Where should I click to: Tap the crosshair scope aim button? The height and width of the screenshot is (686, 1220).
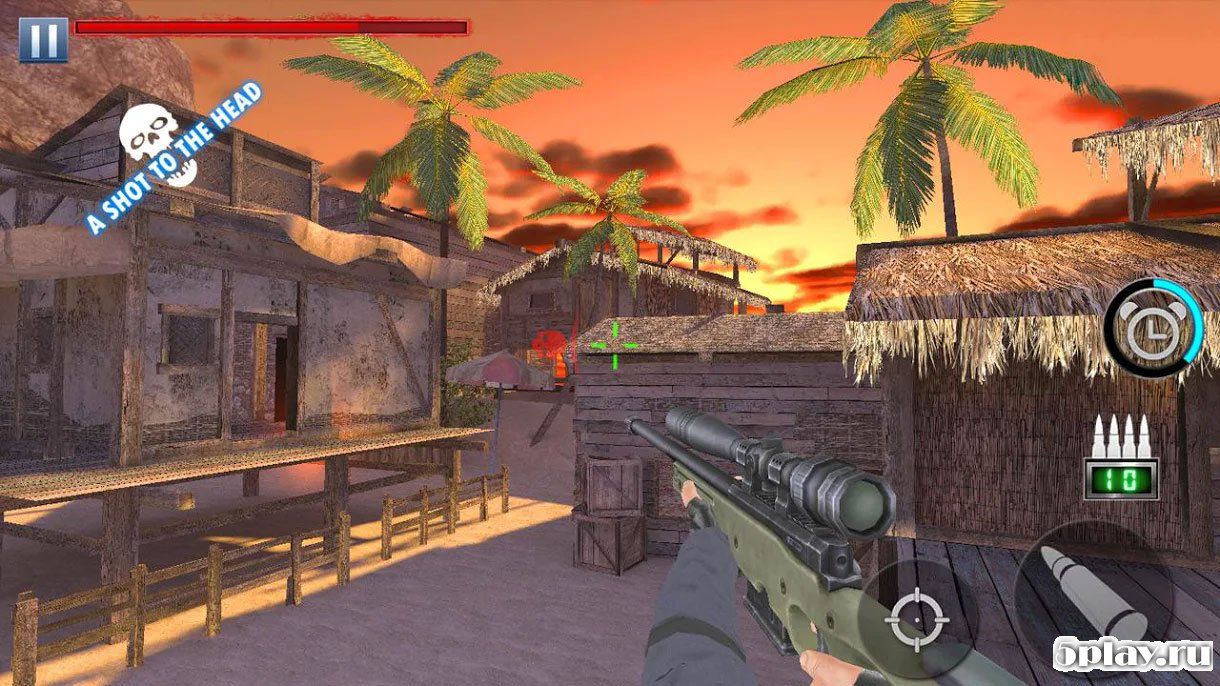point(916,618)
